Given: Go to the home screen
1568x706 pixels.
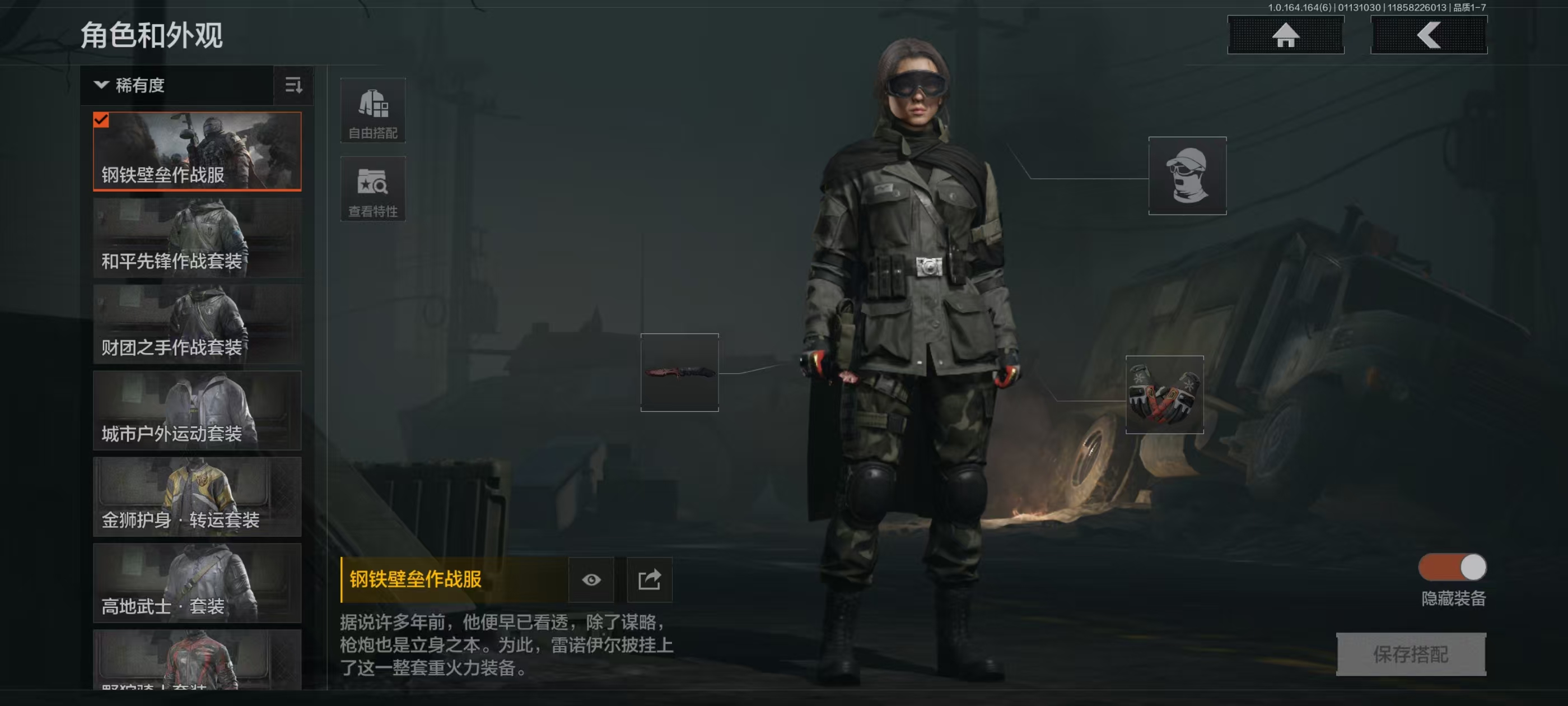Looking at the screenshot, I should point(1285,35).
